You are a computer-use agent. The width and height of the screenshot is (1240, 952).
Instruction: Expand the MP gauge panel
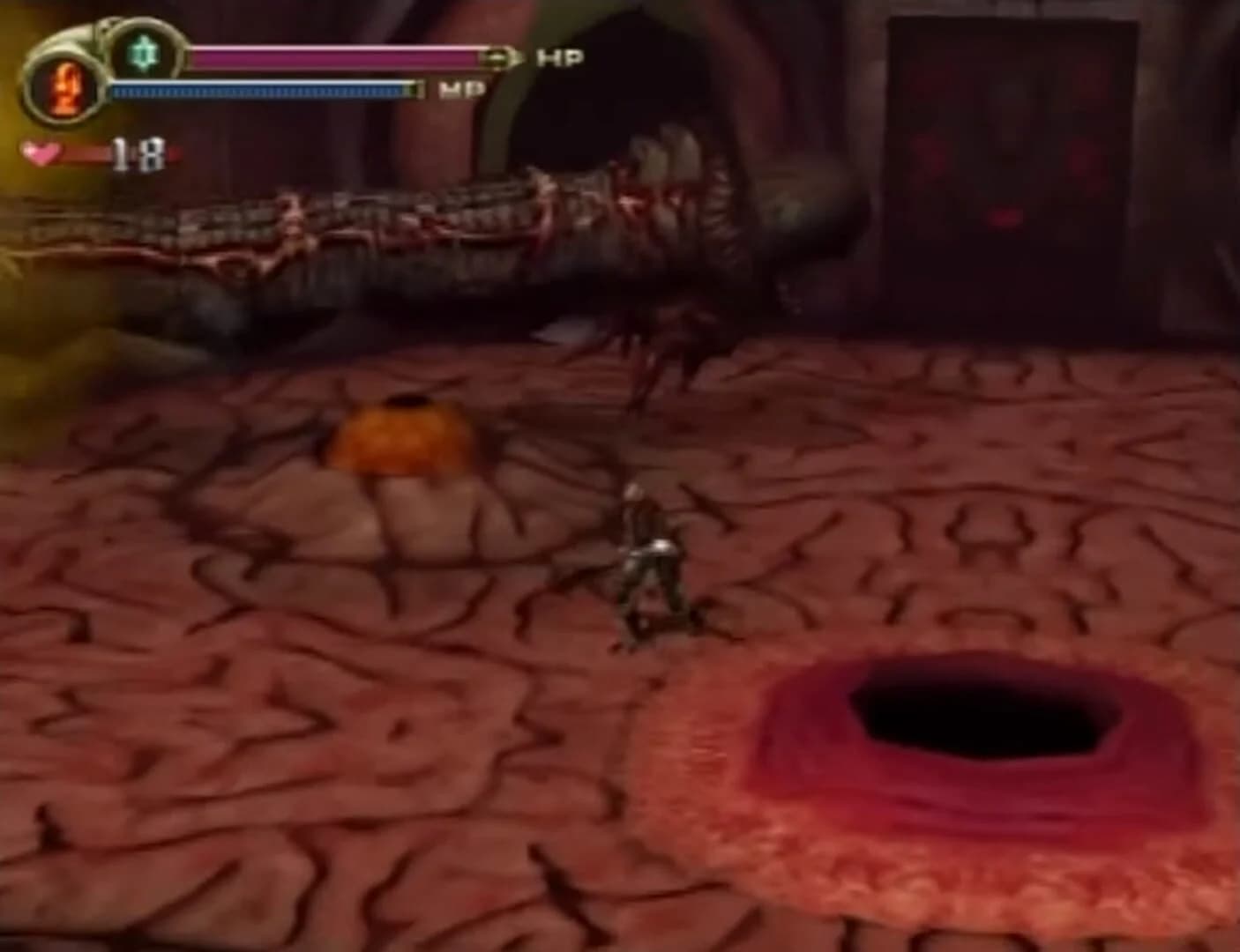[265, 89]
